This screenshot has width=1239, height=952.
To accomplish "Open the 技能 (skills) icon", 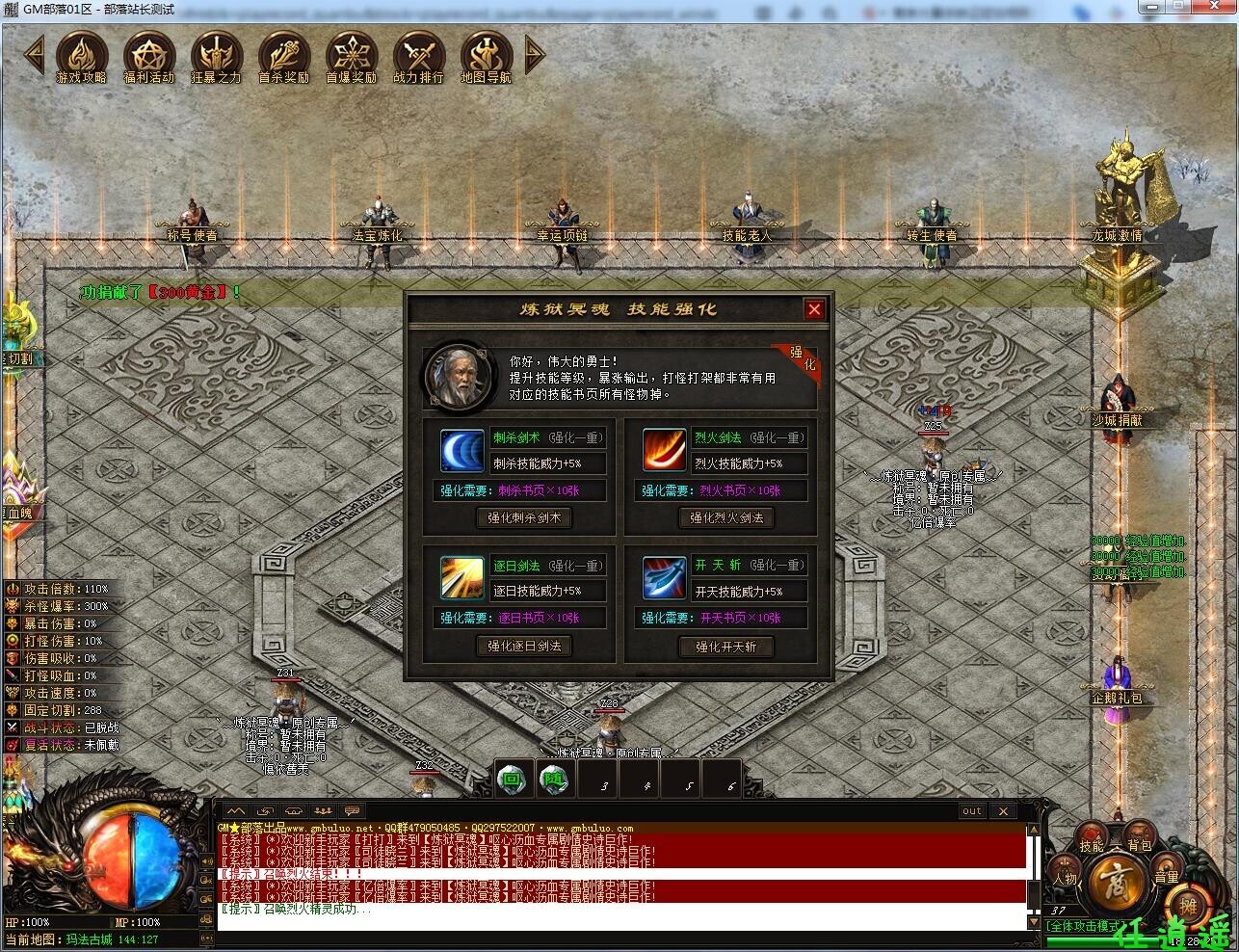I will coord(1092,833).
